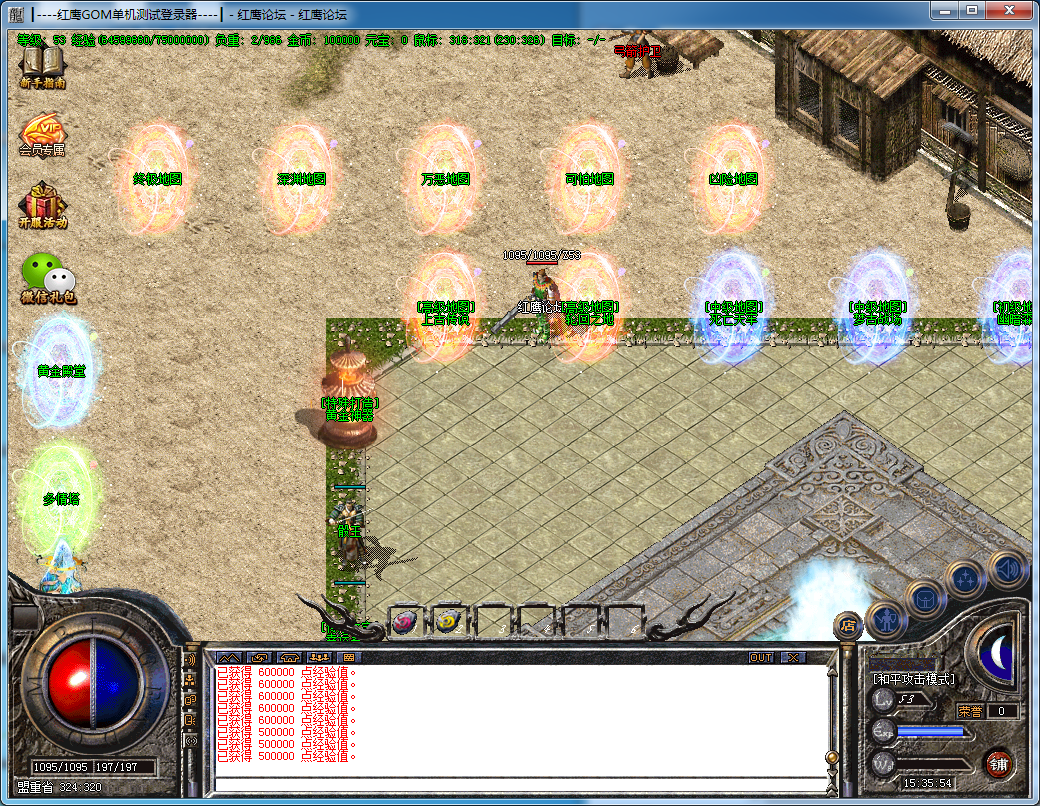Select the yellow spiral item in the hotbar

(448, 622)
